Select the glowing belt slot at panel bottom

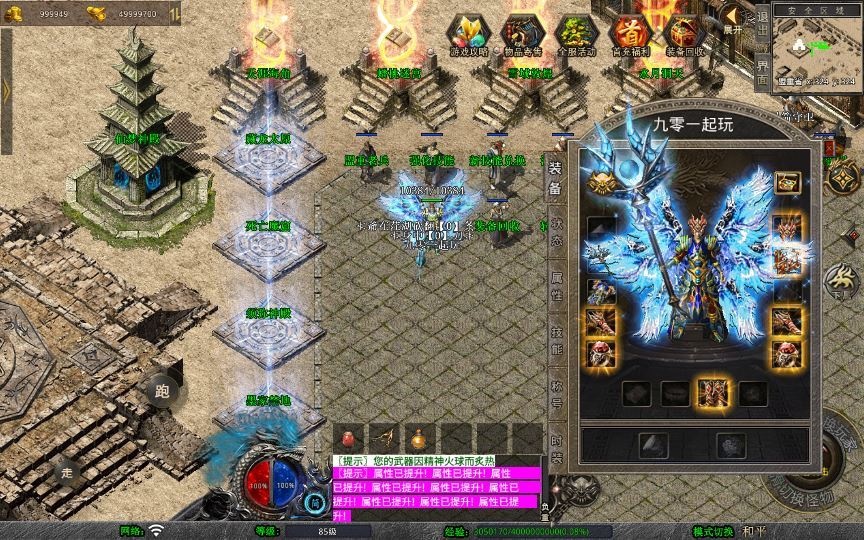pyautogui.click(x=713, y=393)
